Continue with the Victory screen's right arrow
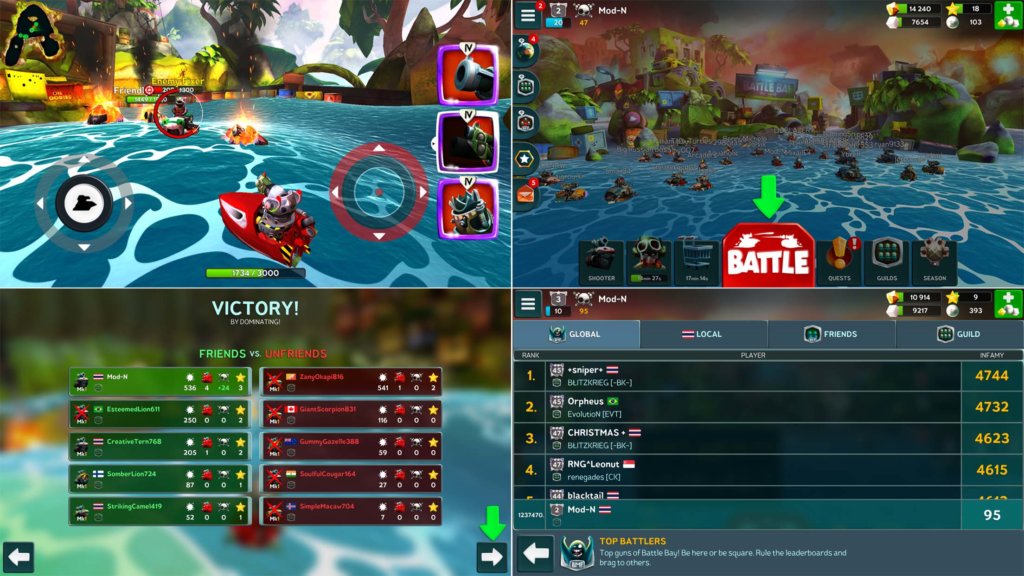Screen dimensions: 1024x576 [x=491, y=556]
